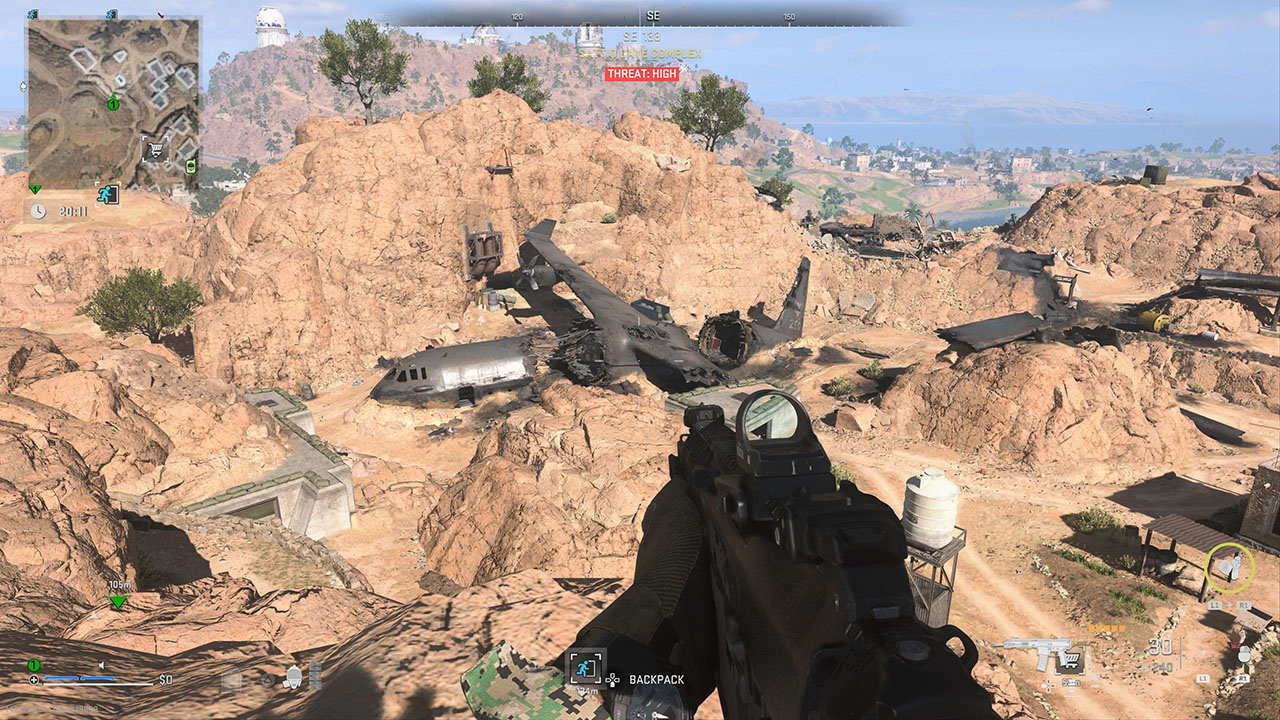
Task: Click the green squad number 1 badge near the health bar
Action: click(x=33, y=664)
